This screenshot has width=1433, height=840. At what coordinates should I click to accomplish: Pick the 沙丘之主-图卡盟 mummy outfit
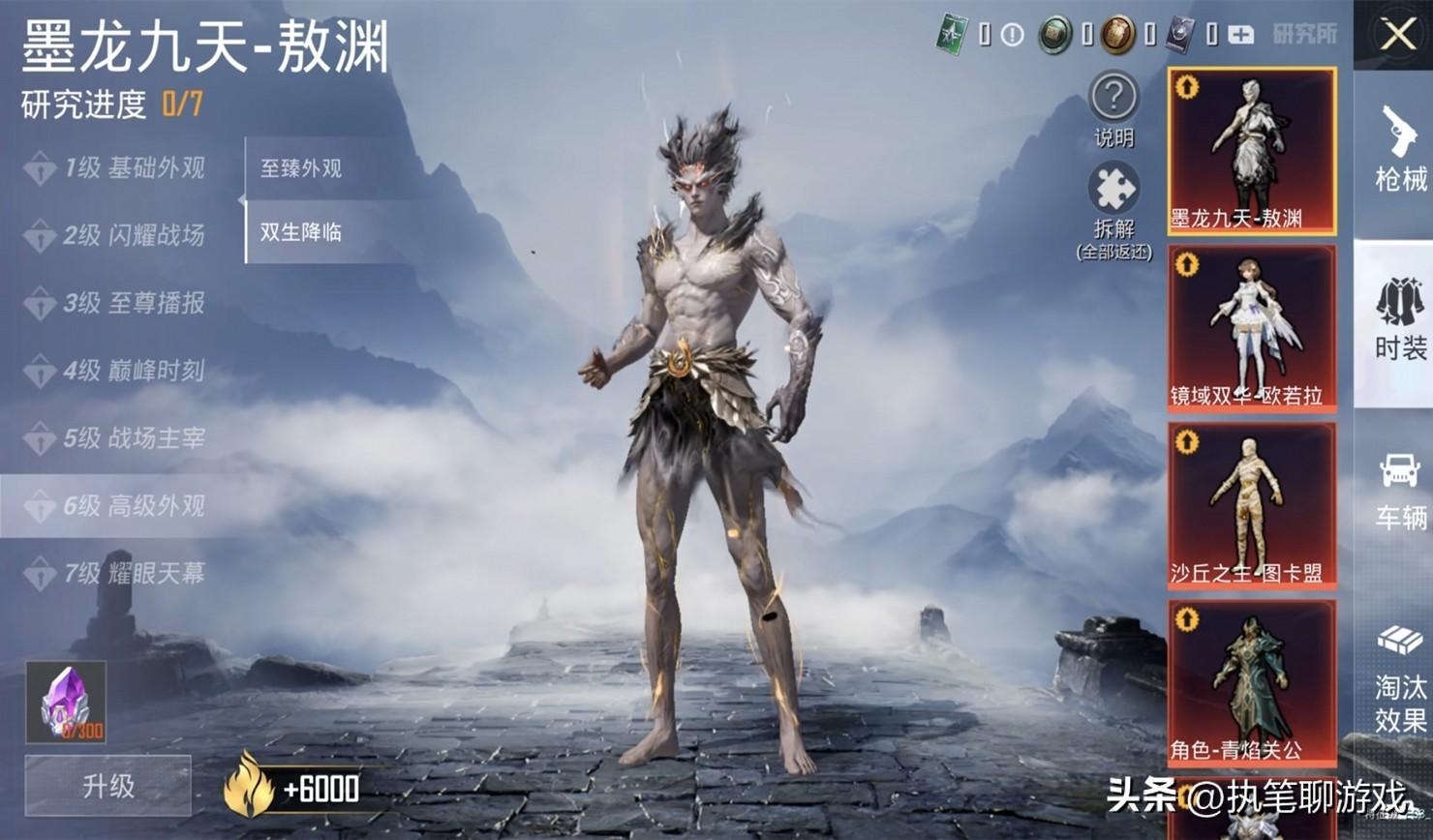[x=1251, y=505]
